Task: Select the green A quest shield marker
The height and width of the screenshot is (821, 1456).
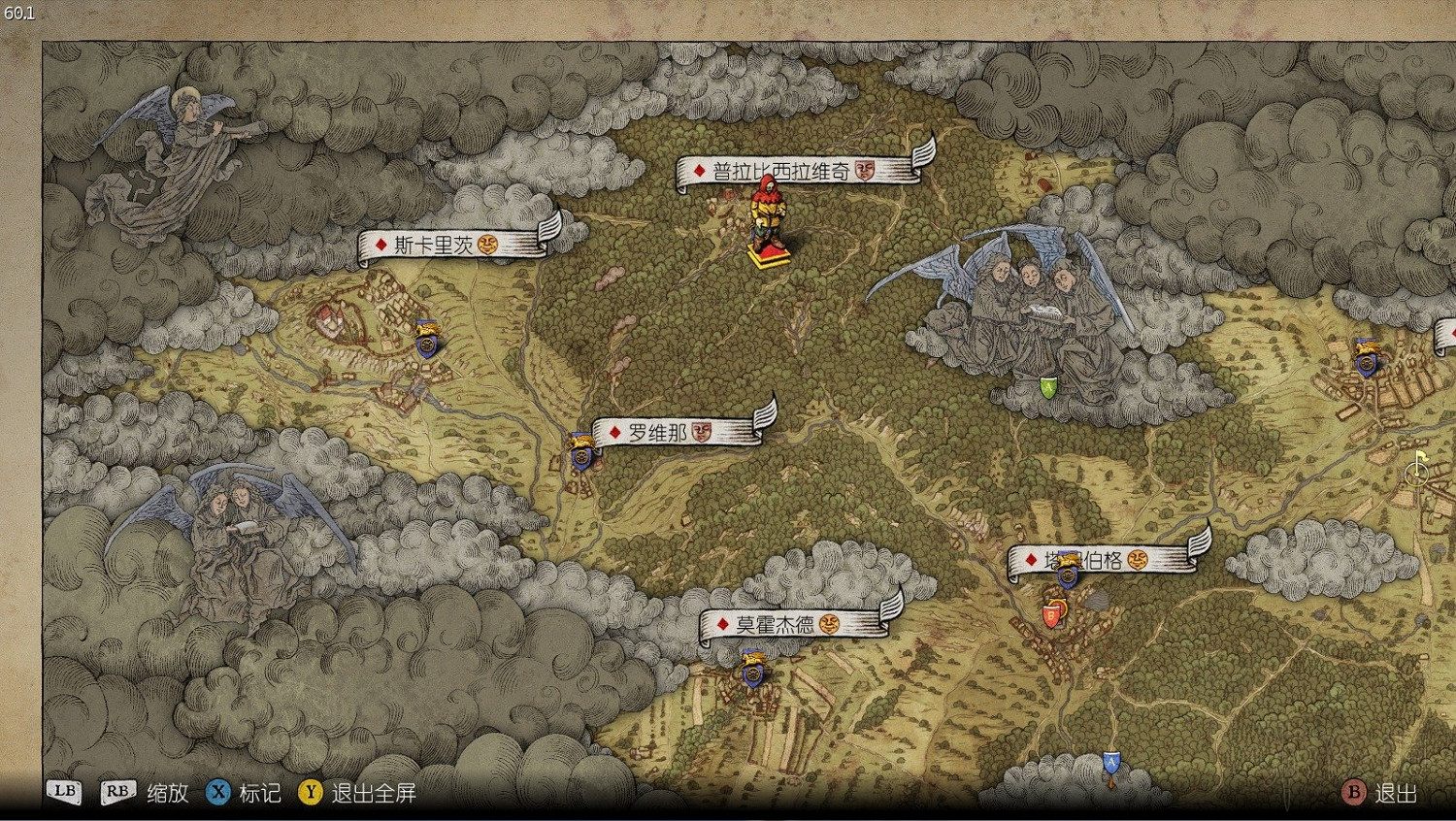Action: click(x=1048, y=386)
